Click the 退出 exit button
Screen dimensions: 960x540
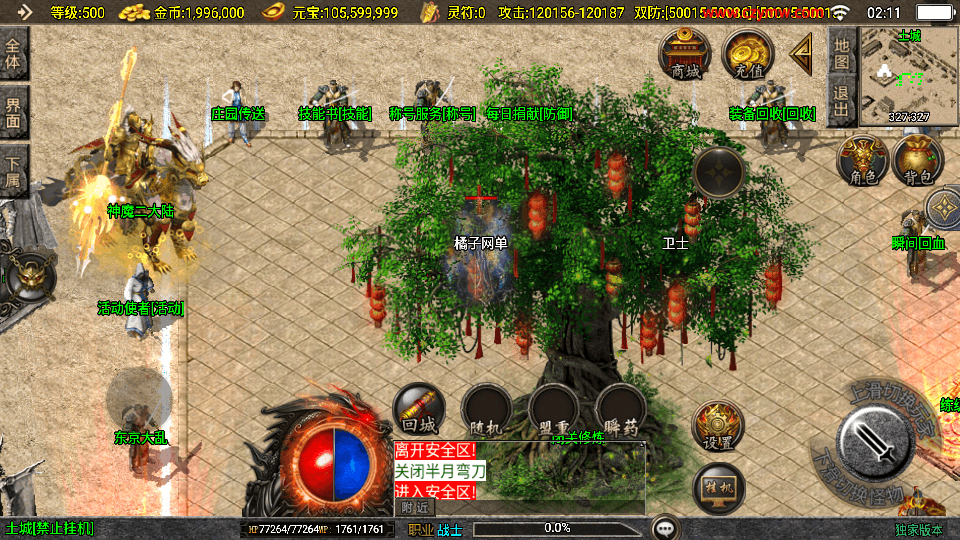[842, 101]
